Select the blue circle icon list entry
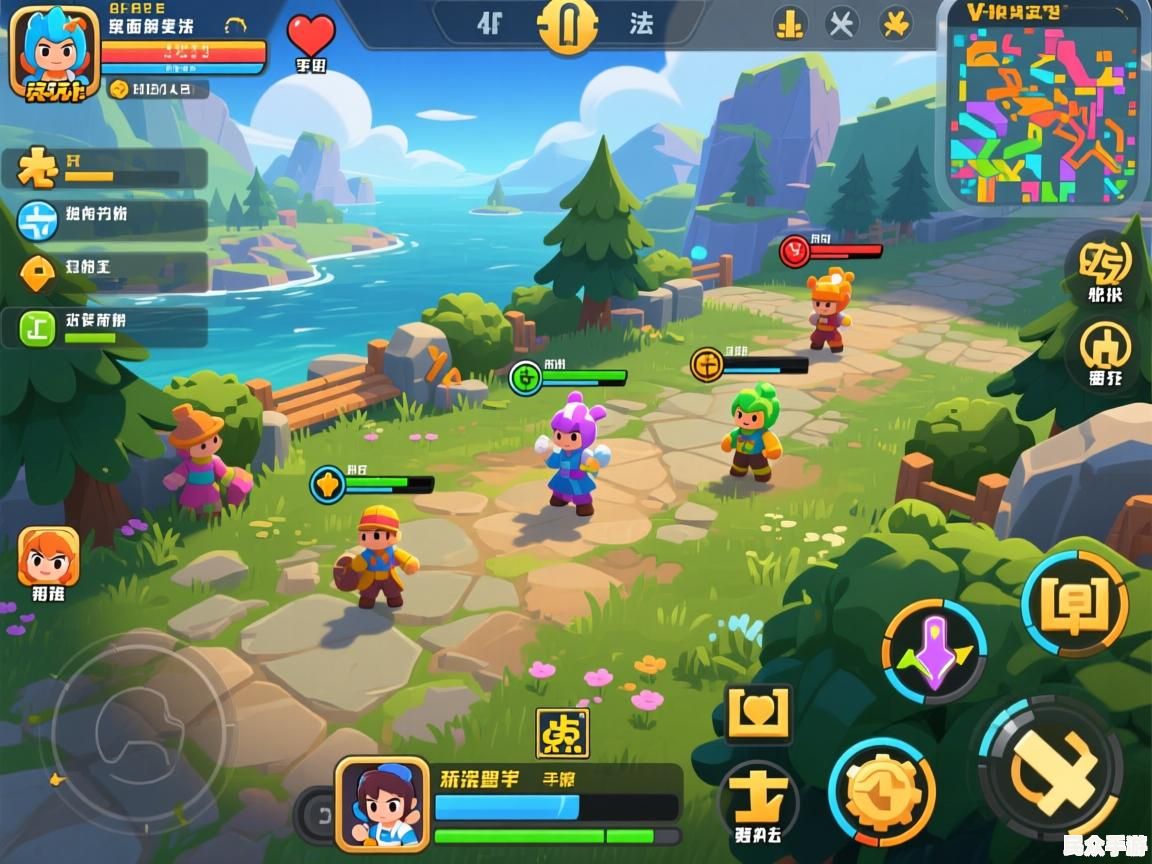This screenshot has height=864, width=1152. (38, 220)
